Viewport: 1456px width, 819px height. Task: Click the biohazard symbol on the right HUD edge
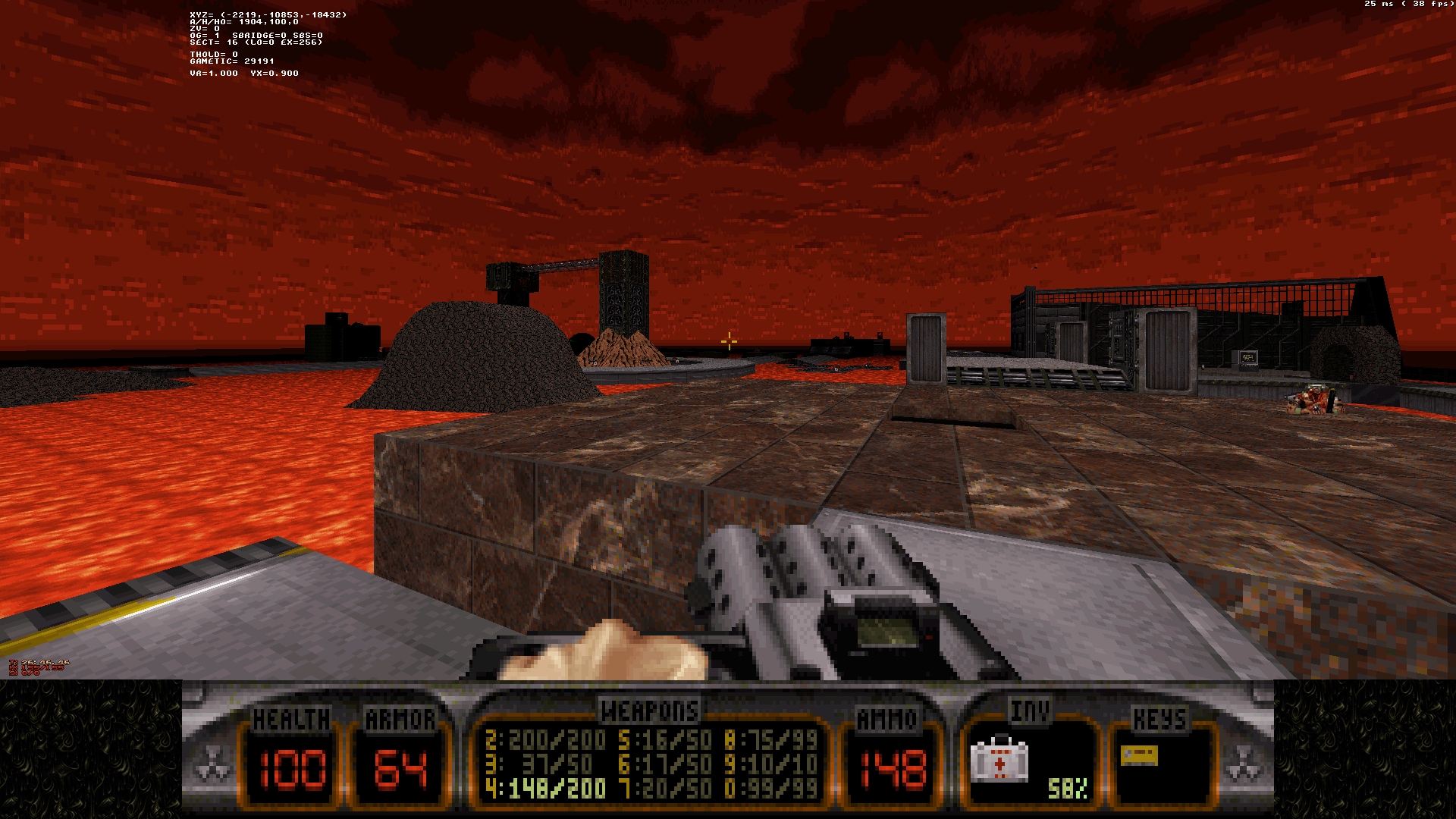click(1242, 762)
